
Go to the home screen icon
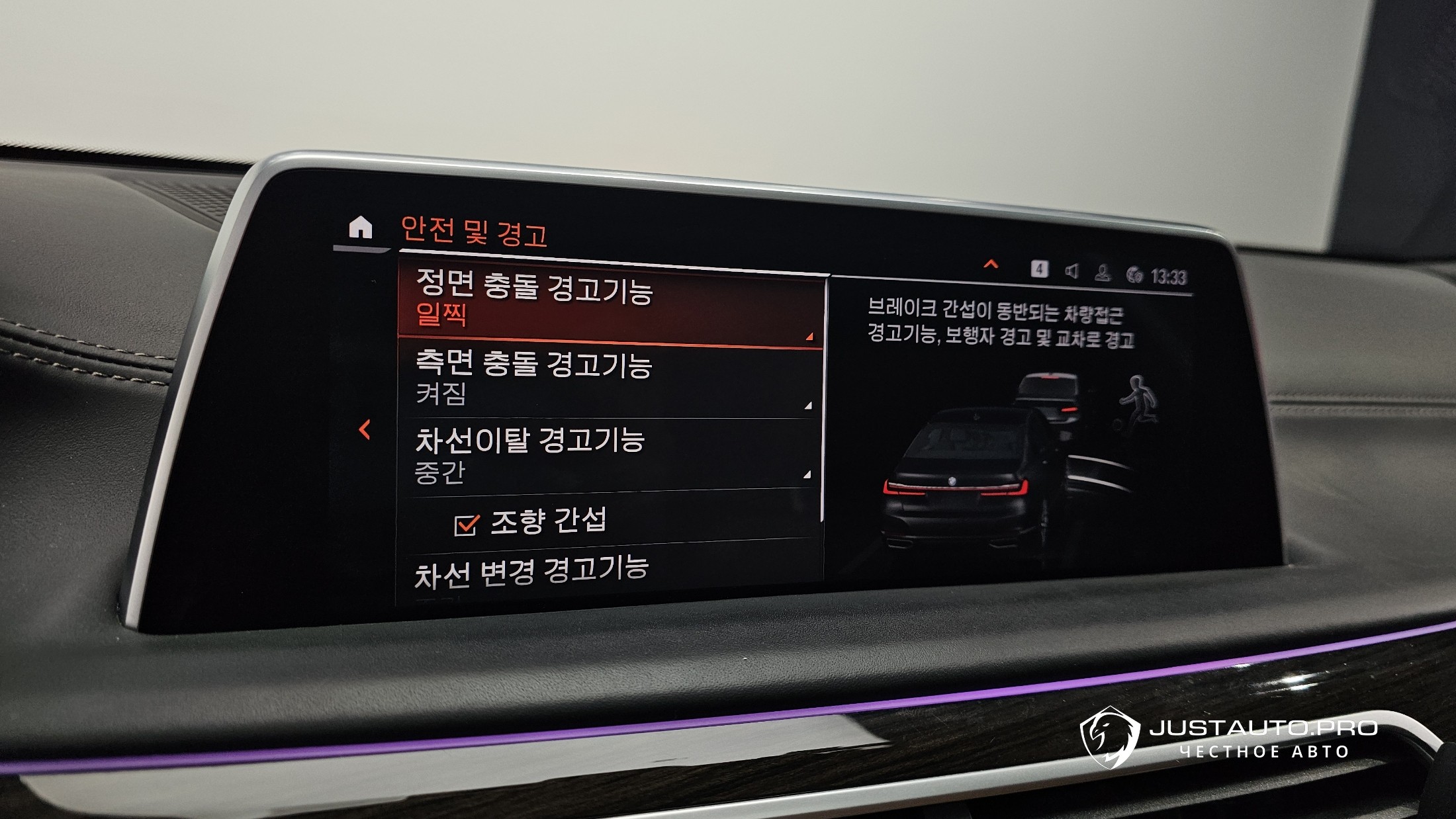(360, 228)
